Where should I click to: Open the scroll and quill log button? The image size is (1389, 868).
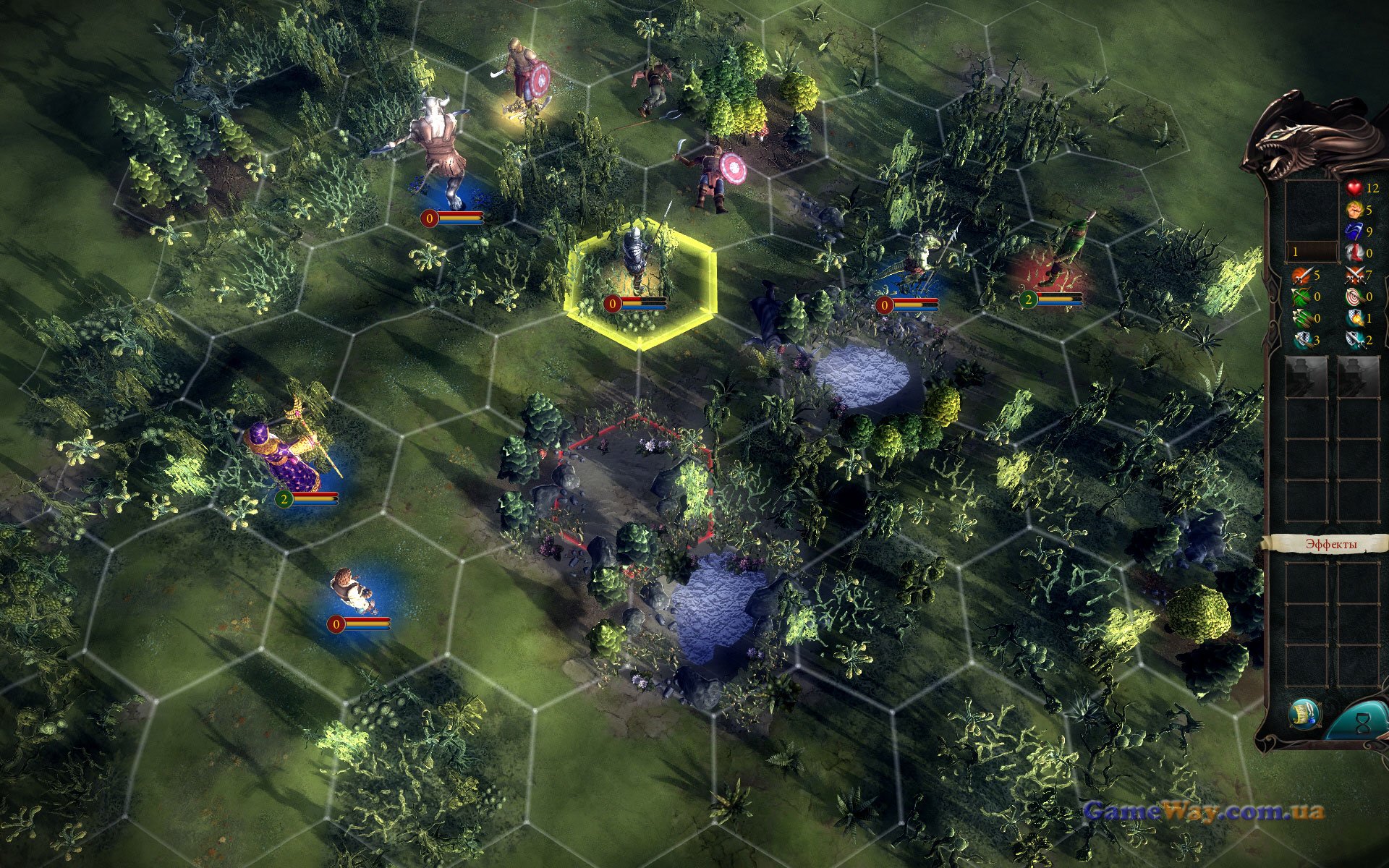(1304, 714)
